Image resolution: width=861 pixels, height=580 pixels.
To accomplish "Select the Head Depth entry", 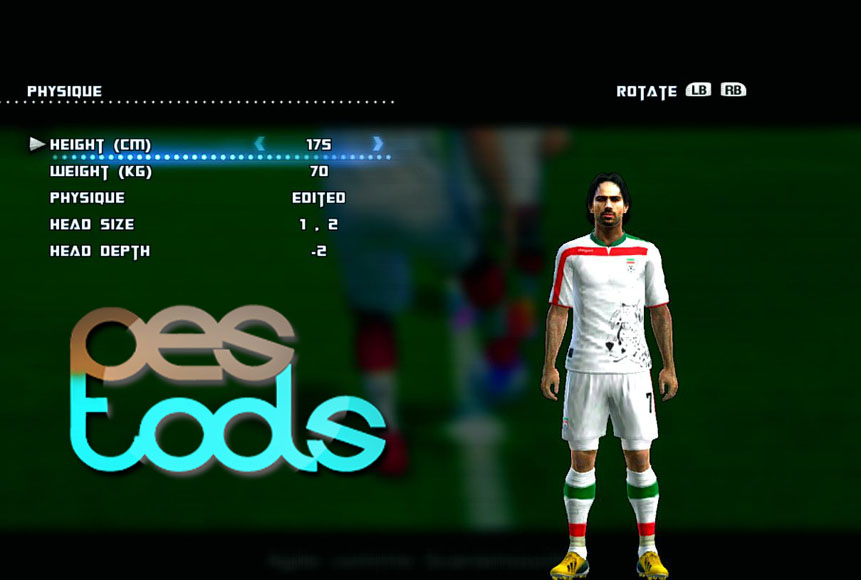I will [99, 251].
